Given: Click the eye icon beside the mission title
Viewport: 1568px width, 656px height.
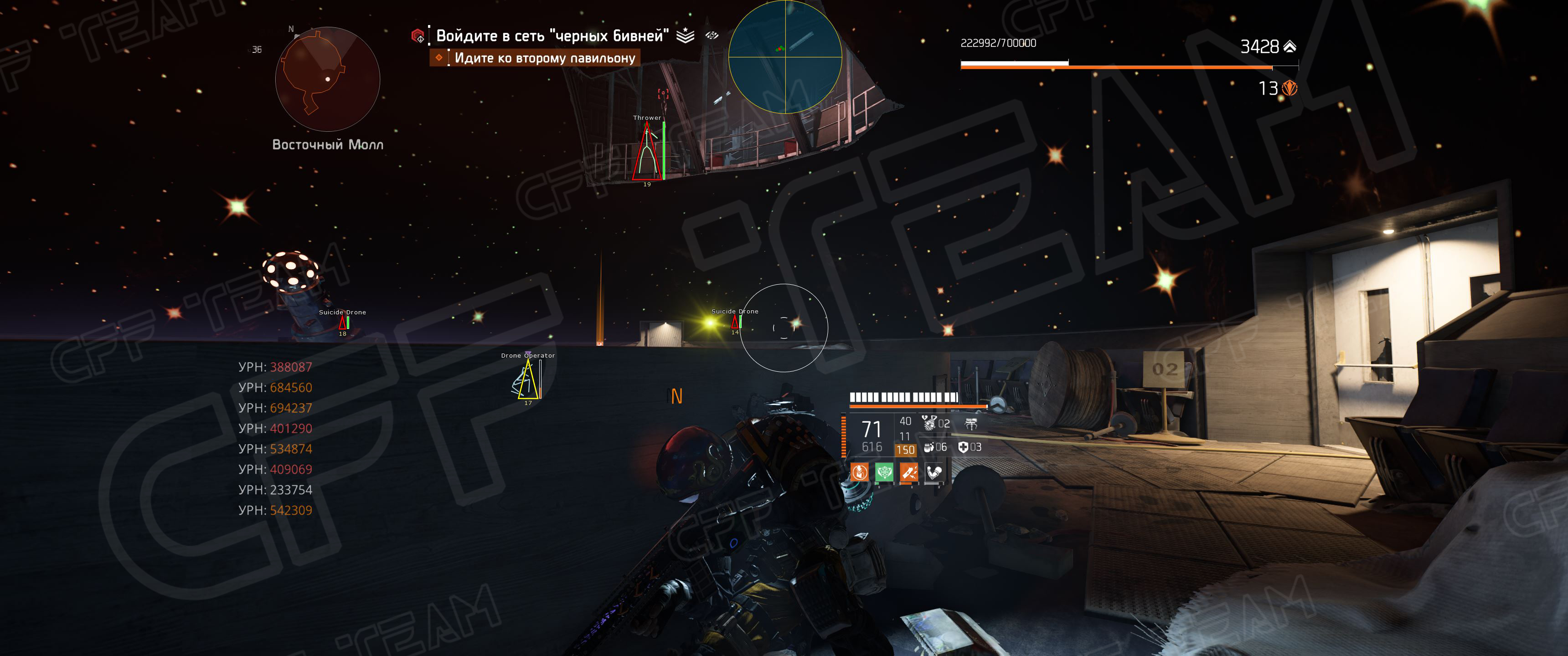Looking at the screenshot, I should (712, 35).
